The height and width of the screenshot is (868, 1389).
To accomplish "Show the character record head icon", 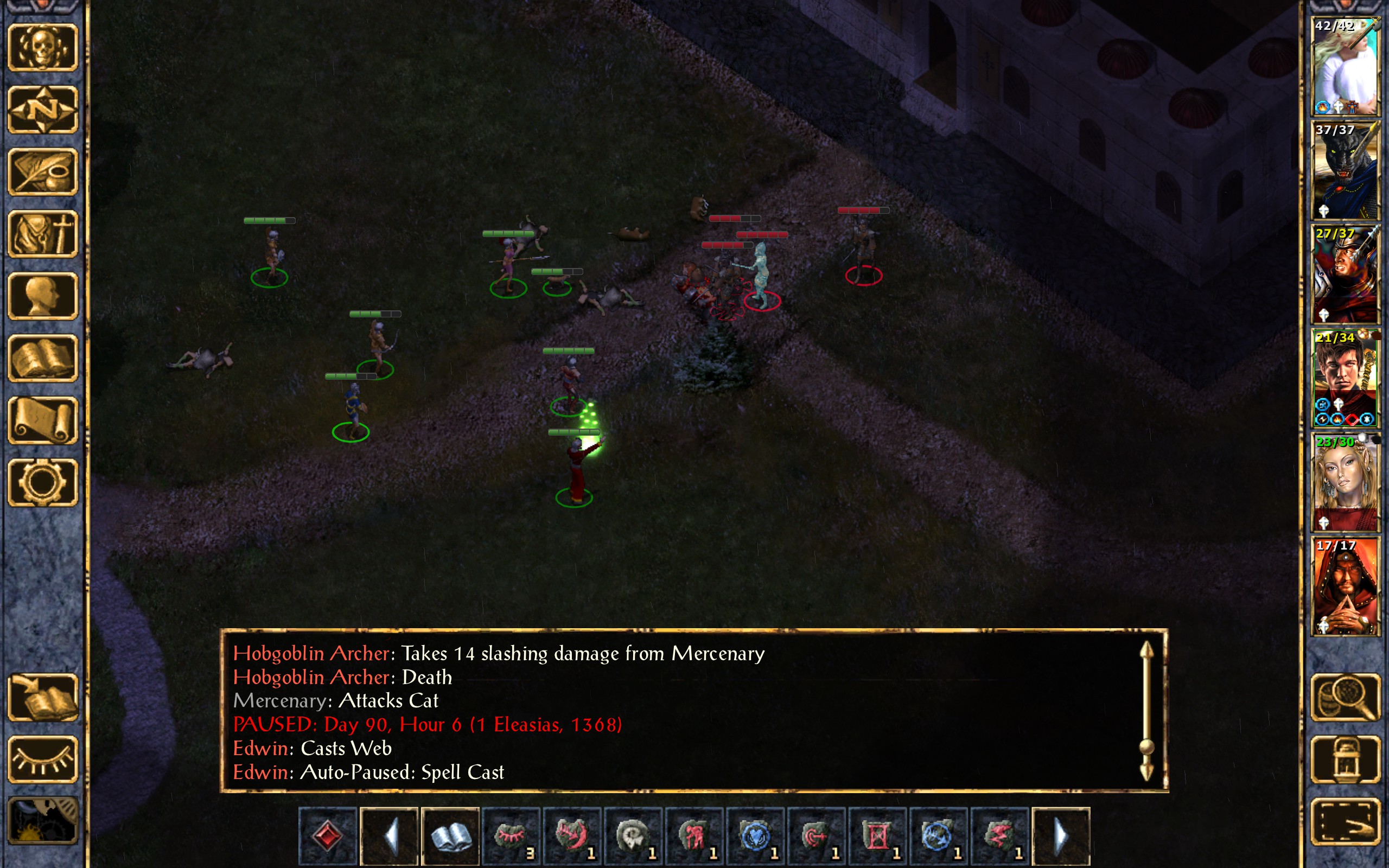I will click(x=42, y=296).
